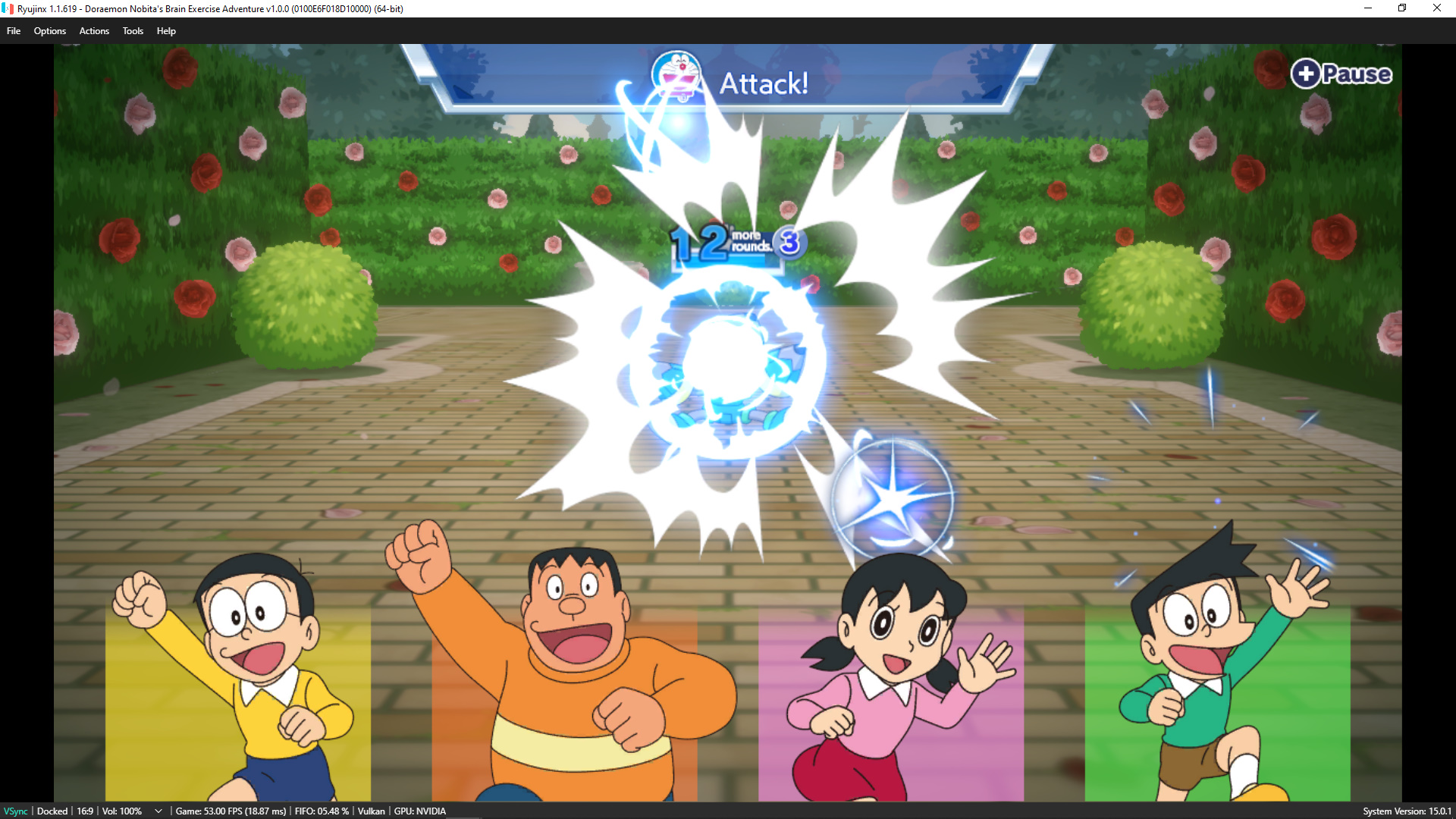Click the FIFO percentage indicator
The image size is (1456, 819).
tap(321, 811)
